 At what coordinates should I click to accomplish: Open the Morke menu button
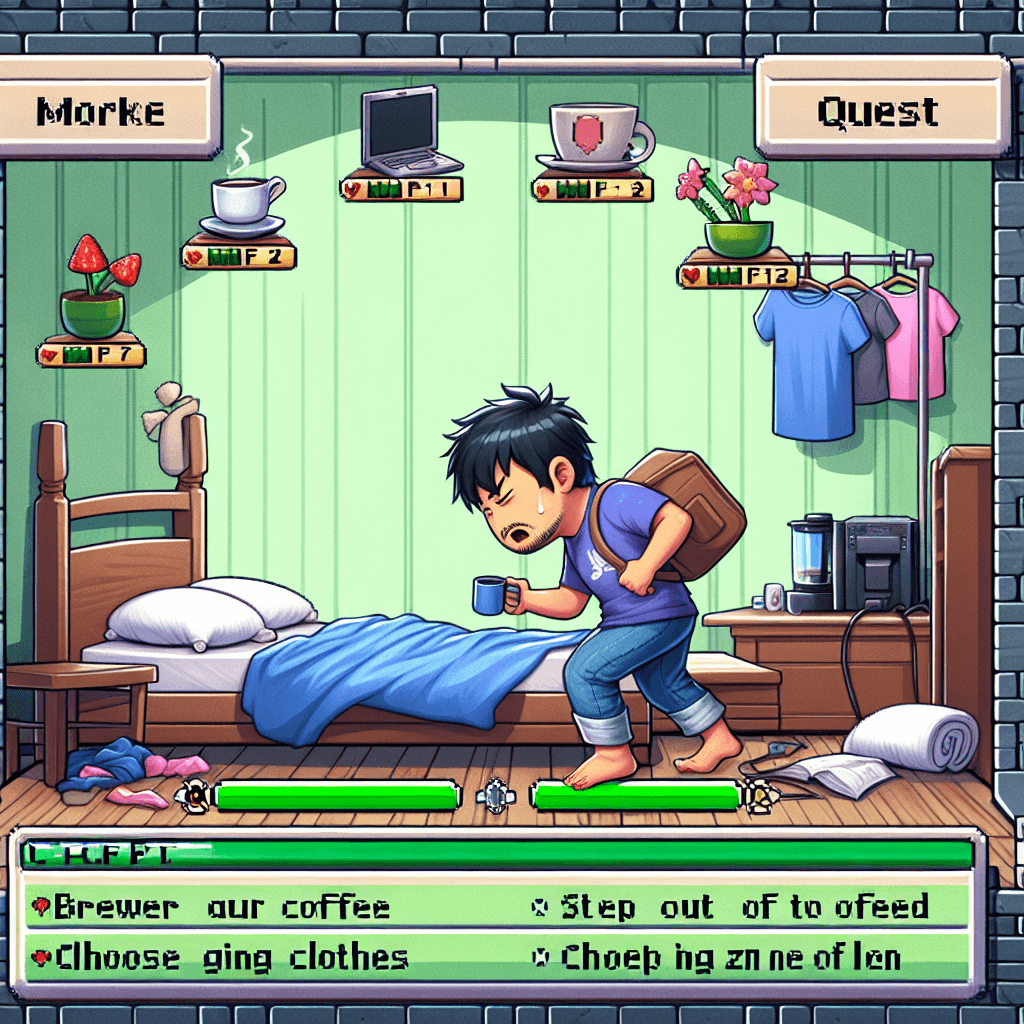pos(108,107)
